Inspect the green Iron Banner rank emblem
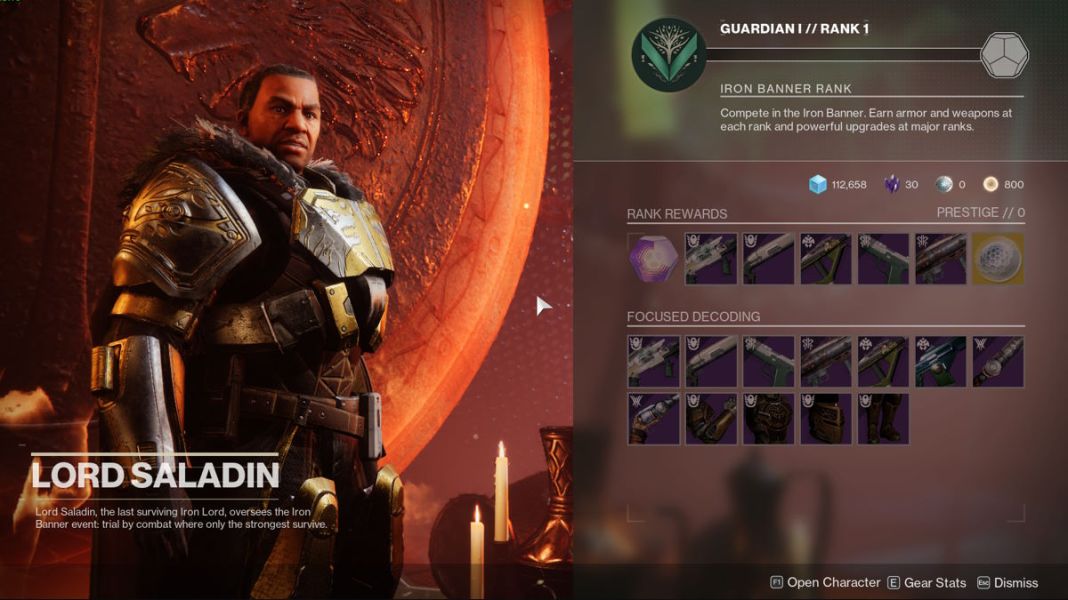 669,55
